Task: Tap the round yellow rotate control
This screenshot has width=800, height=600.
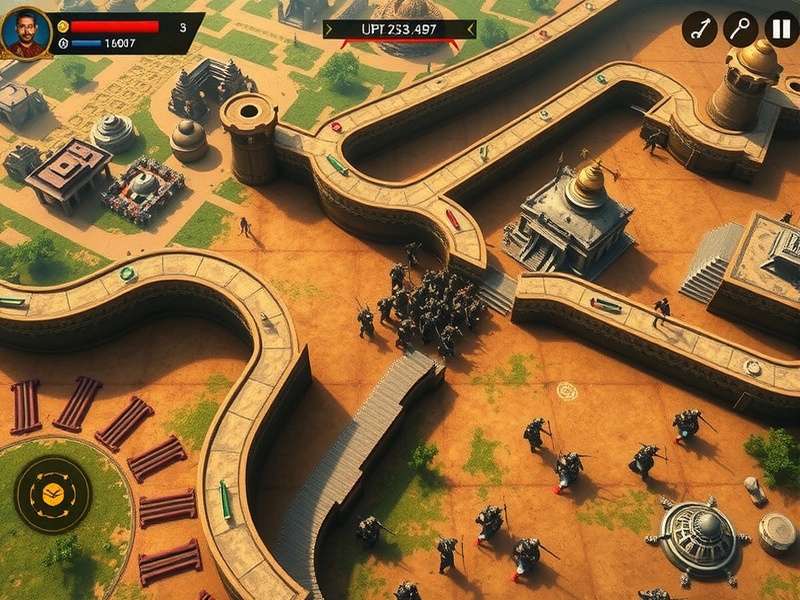Action: [x=53, y=493]
